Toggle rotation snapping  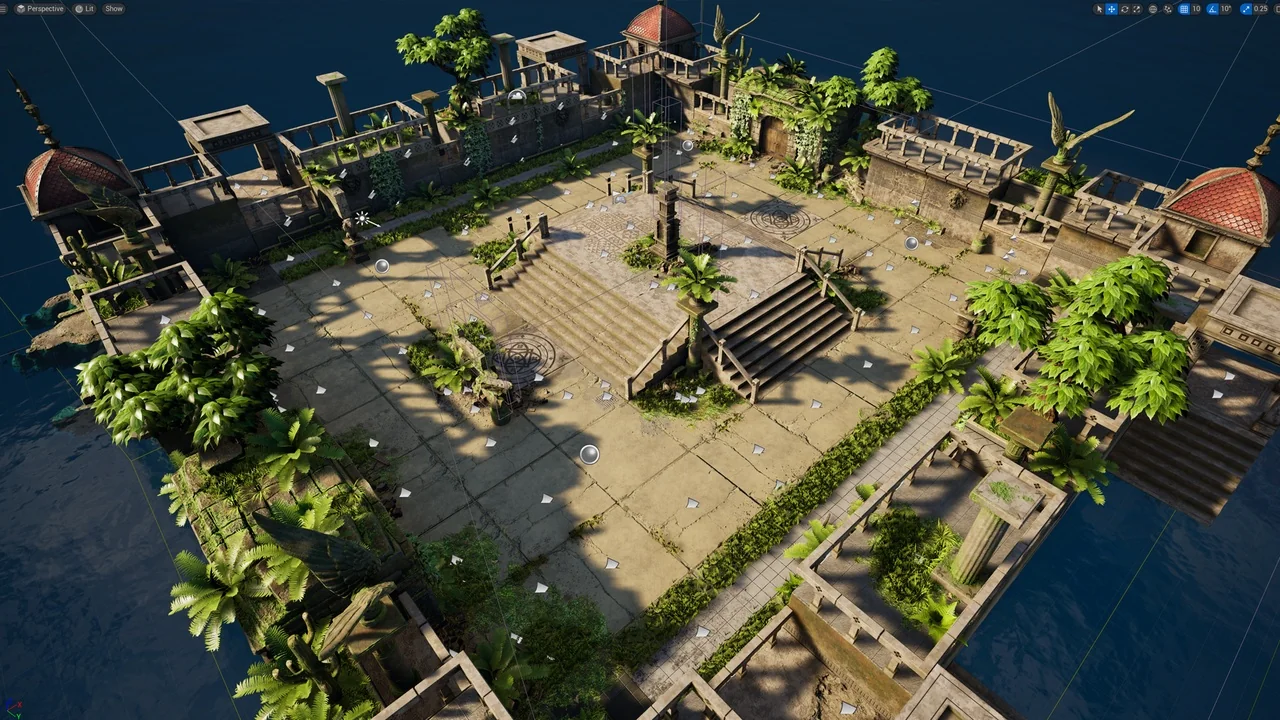coord(1213,9)
